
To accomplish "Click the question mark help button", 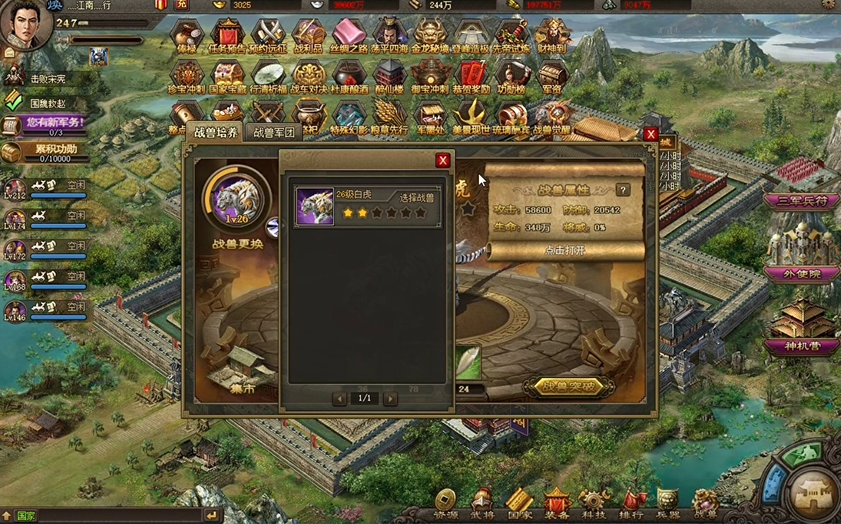I will (623, 189).
